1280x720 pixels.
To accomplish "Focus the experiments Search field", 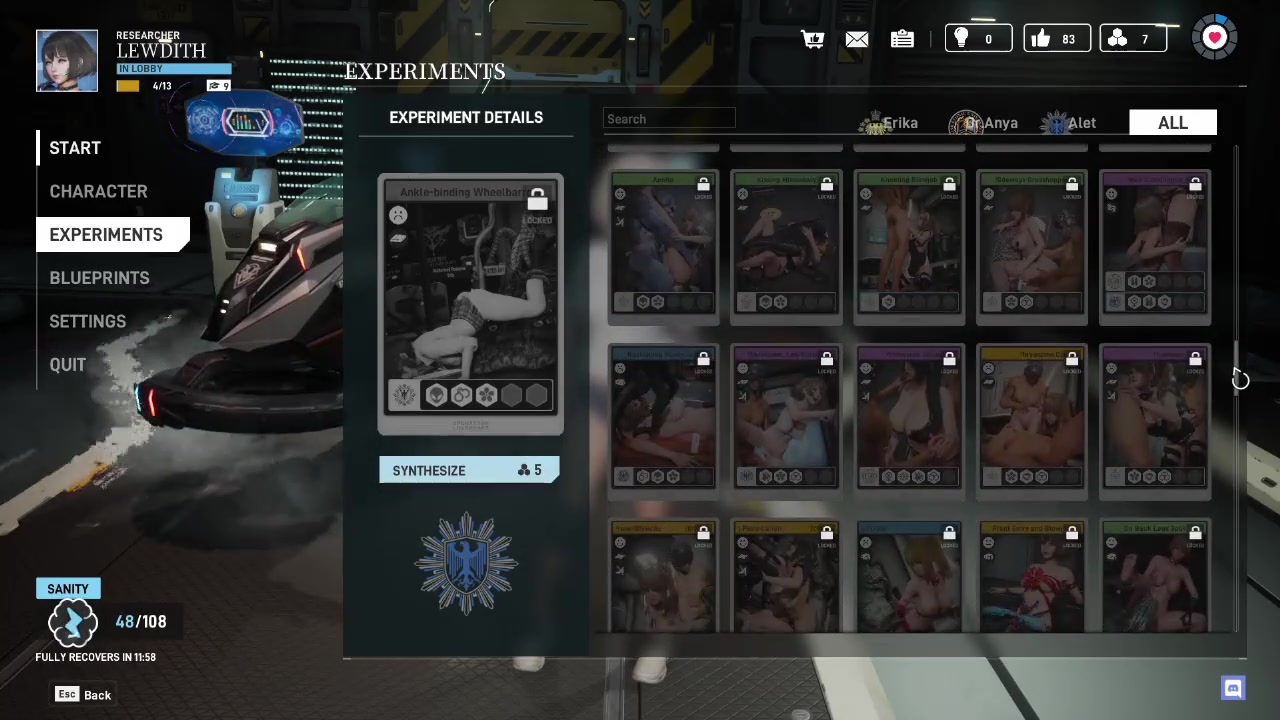I will (669, 119).
